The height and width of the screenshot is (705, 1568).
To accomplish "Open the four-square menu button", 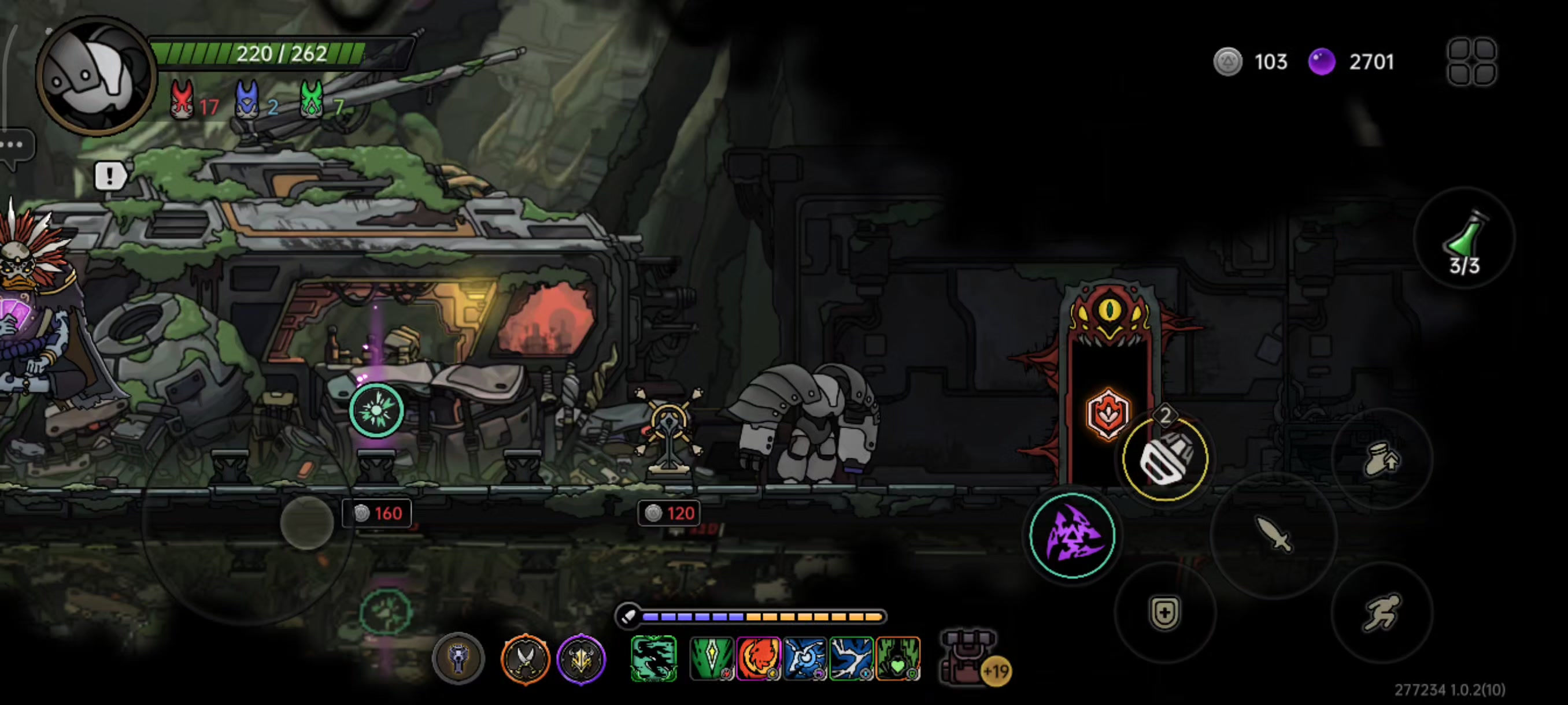I will [1471, 61].
